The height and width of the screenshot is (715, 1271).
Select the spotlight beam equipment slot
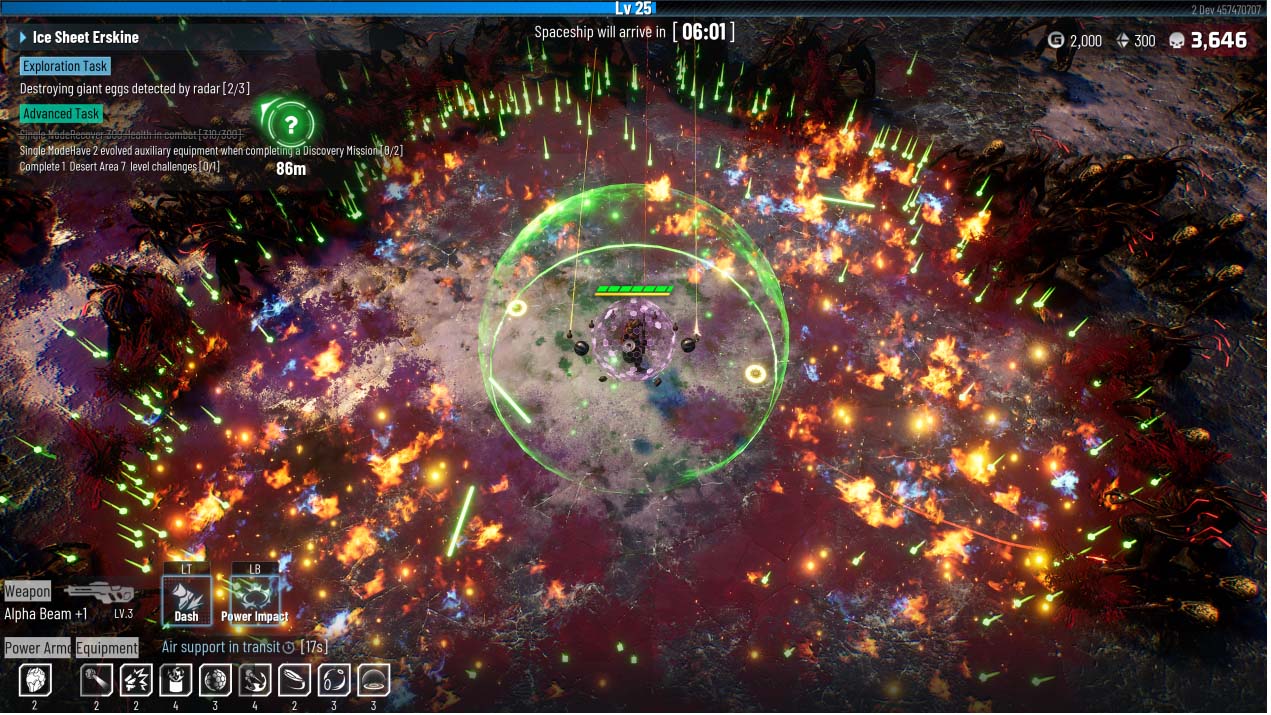(x=97, y=682)
